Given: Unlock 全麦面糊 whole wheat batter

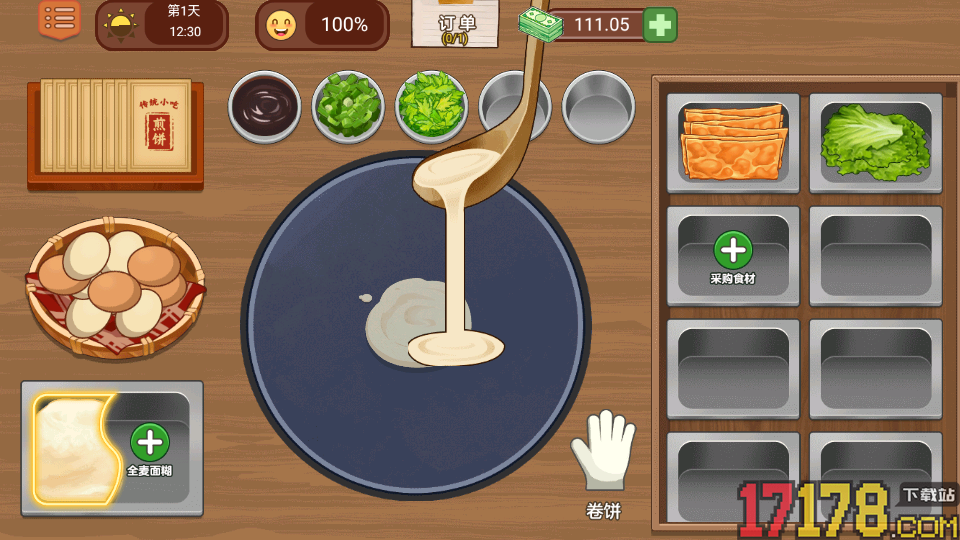Looking at the screenshot, I should click(x=150, y=442).
